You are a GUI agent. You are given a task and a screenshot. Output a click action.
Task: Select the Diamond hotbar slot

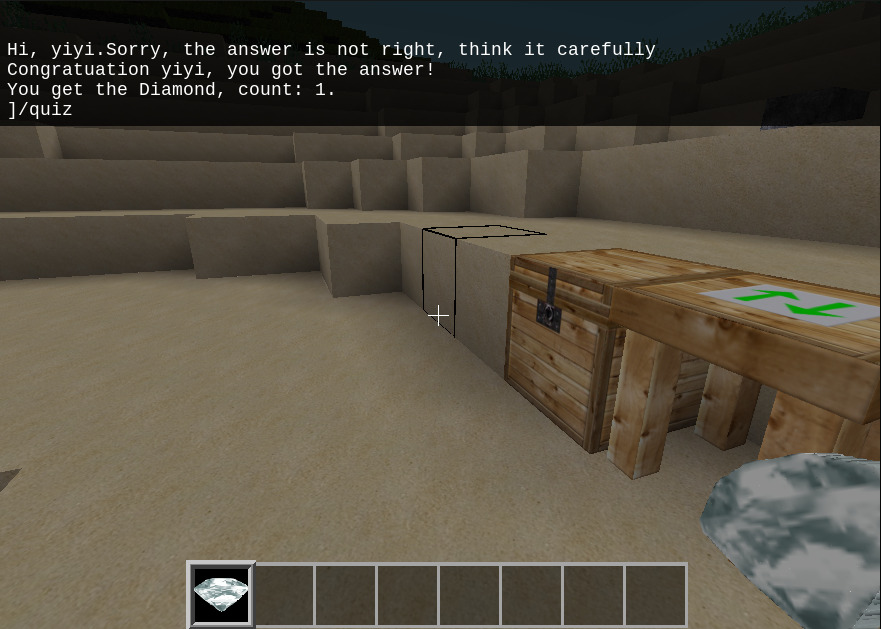tap(221, 594)
